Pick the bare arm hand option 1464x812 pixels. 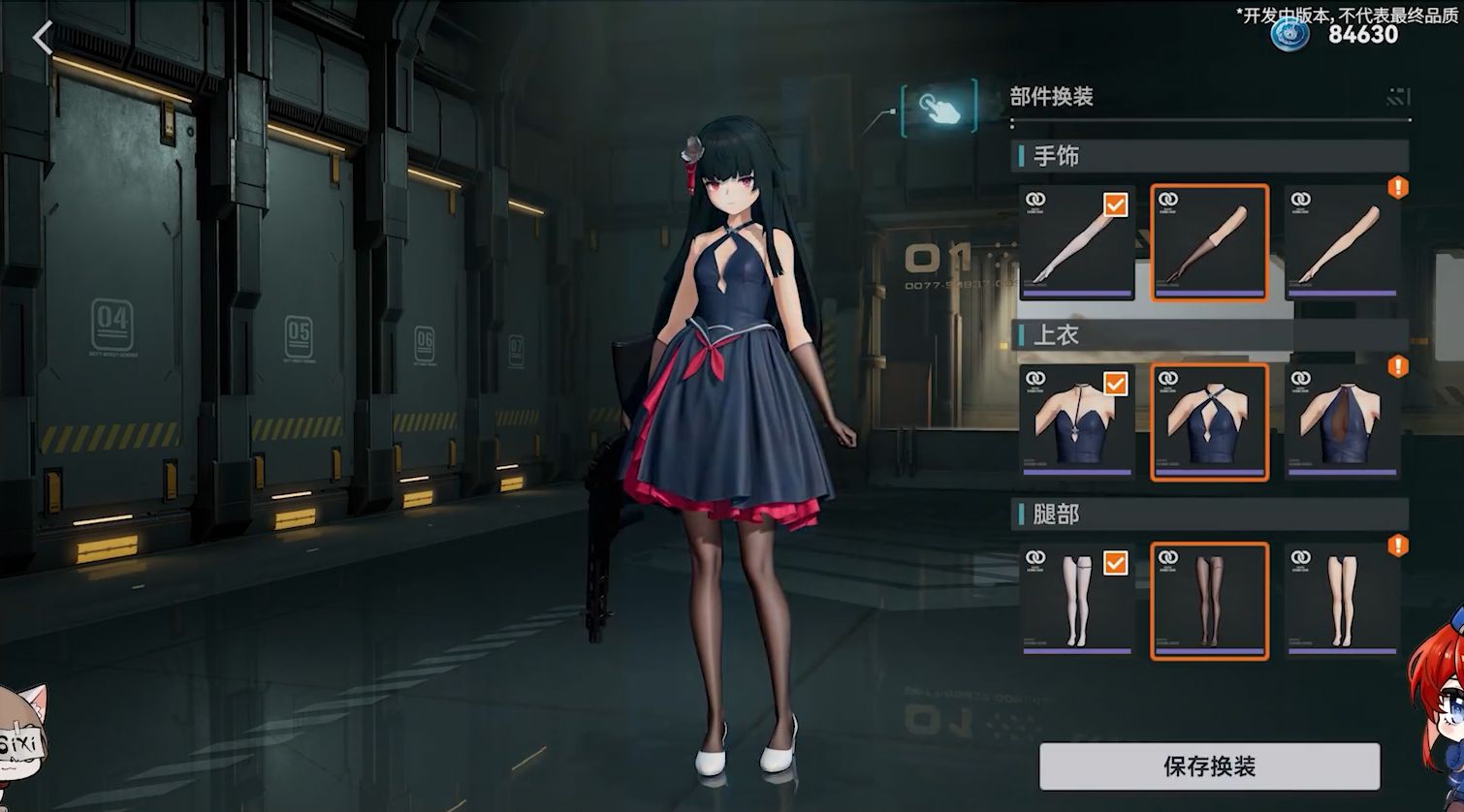[1342, 242]
